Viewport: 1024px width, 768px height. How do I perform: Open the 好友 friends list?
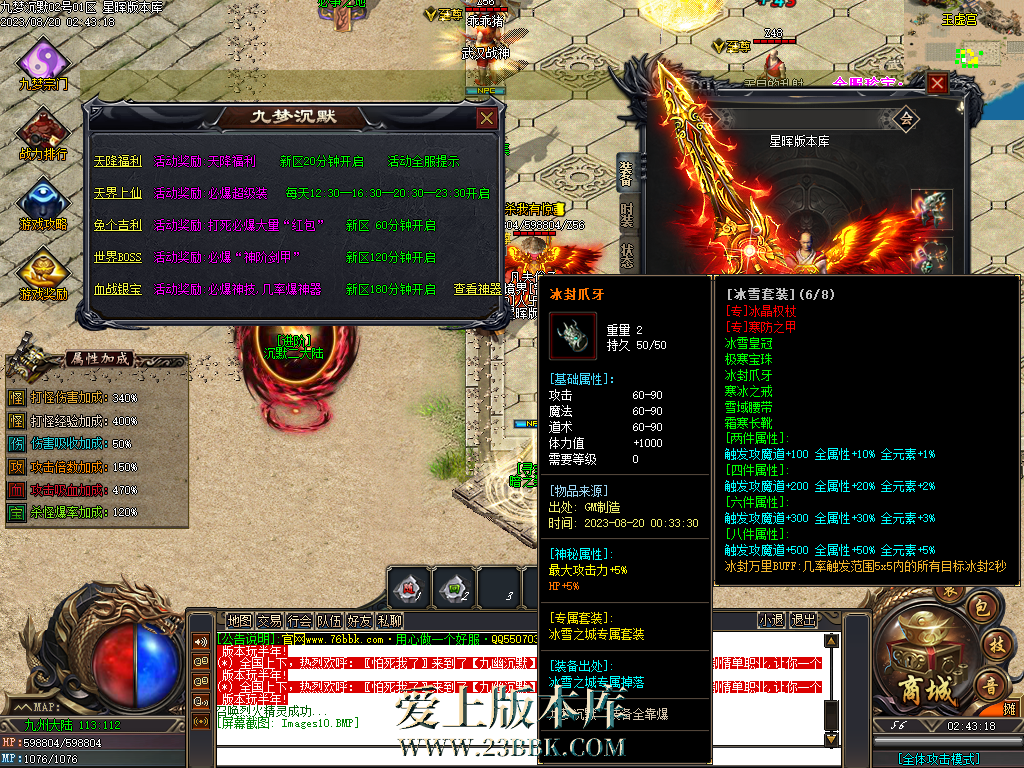(359, 621)
